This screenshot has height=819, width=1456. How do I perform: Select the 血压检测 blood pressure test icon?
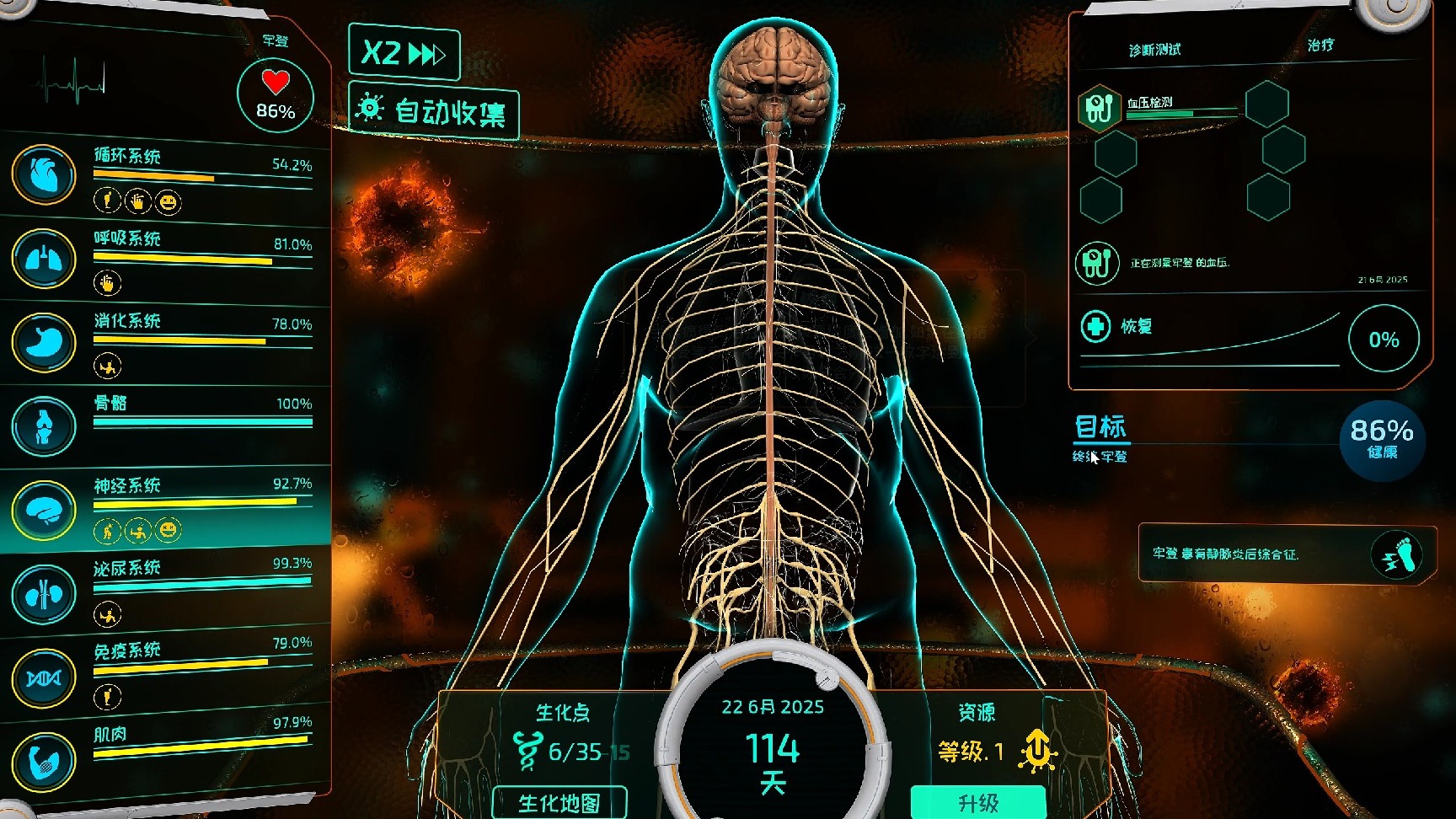(x=1100, y=109)
